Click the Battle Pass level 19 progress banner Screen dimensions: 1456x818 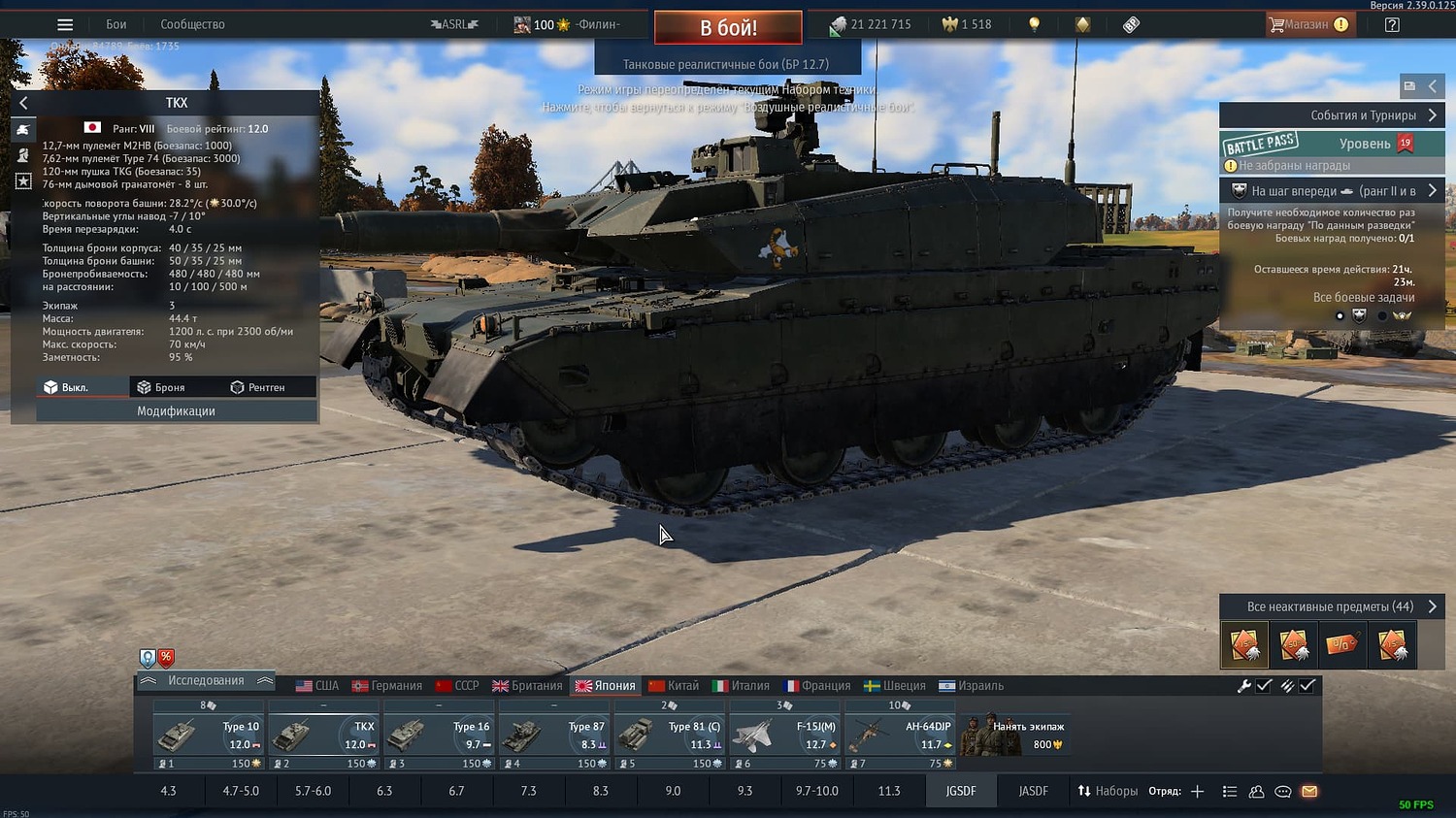(1331, 143)
